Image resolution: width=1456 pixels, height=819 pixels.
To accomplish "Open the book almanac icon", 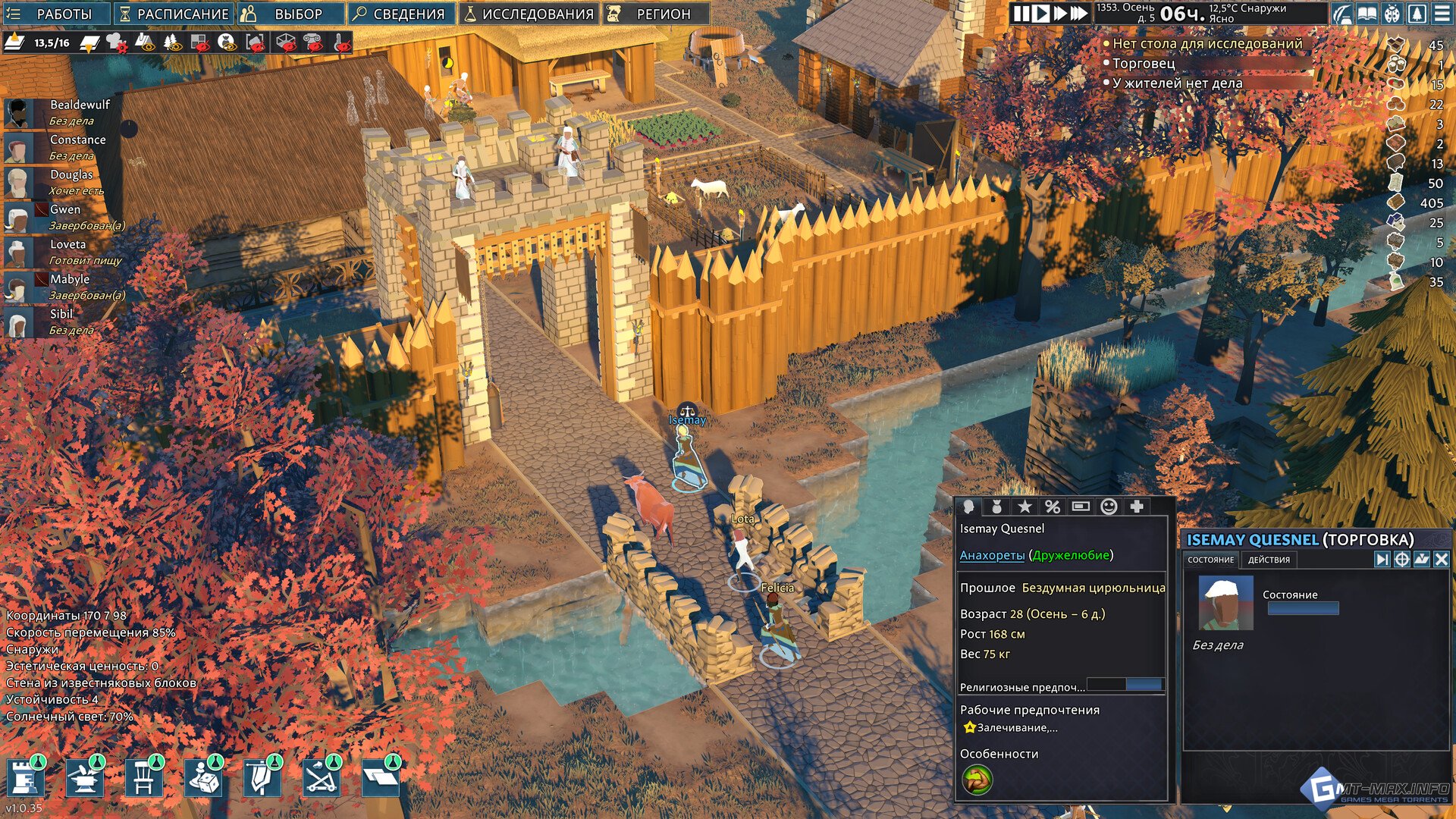I will coord(1367,14).
